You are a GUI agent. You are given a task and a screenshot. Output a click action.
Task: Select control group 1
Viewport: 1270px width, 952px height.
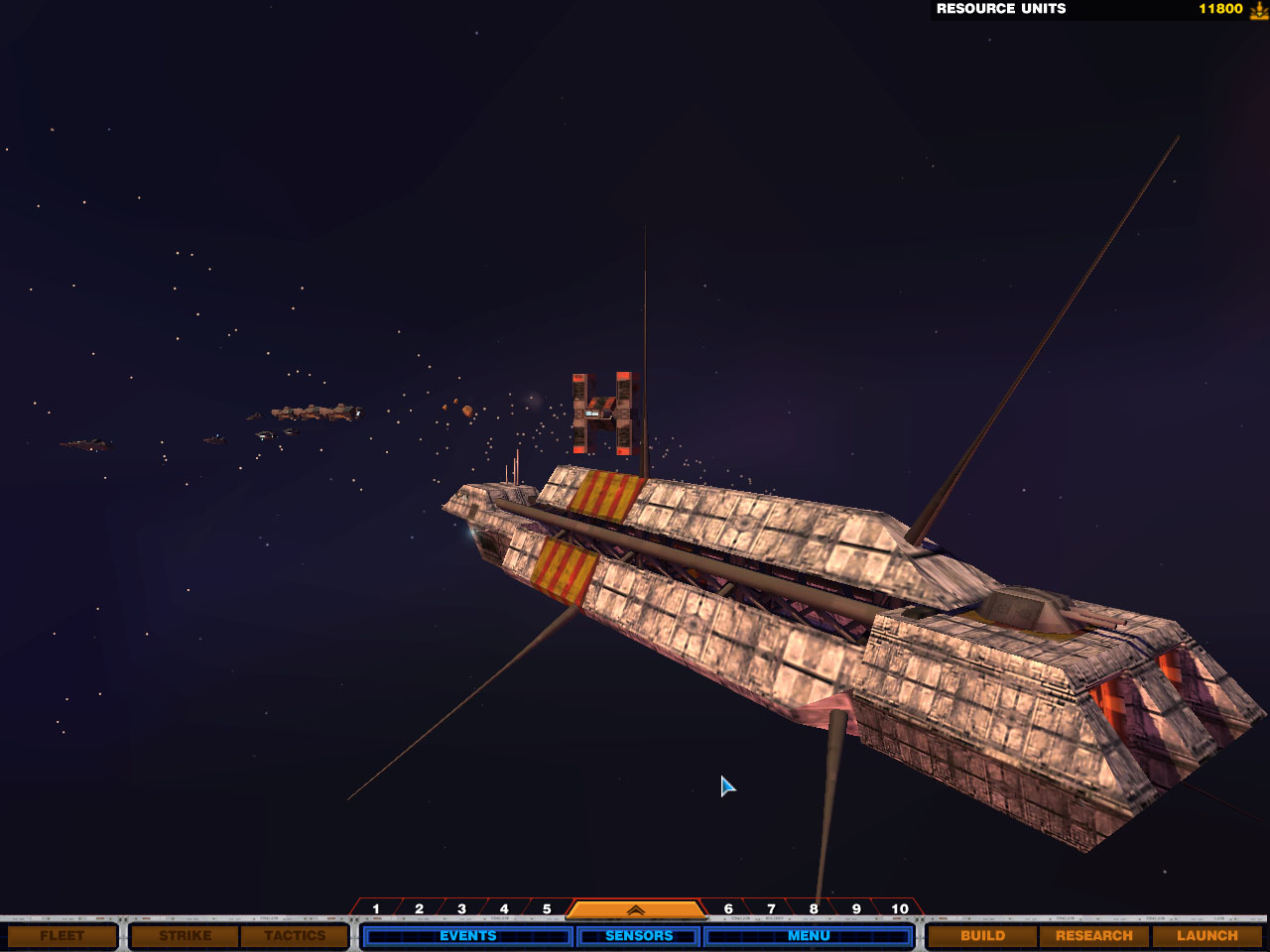[x=376, y=908]
